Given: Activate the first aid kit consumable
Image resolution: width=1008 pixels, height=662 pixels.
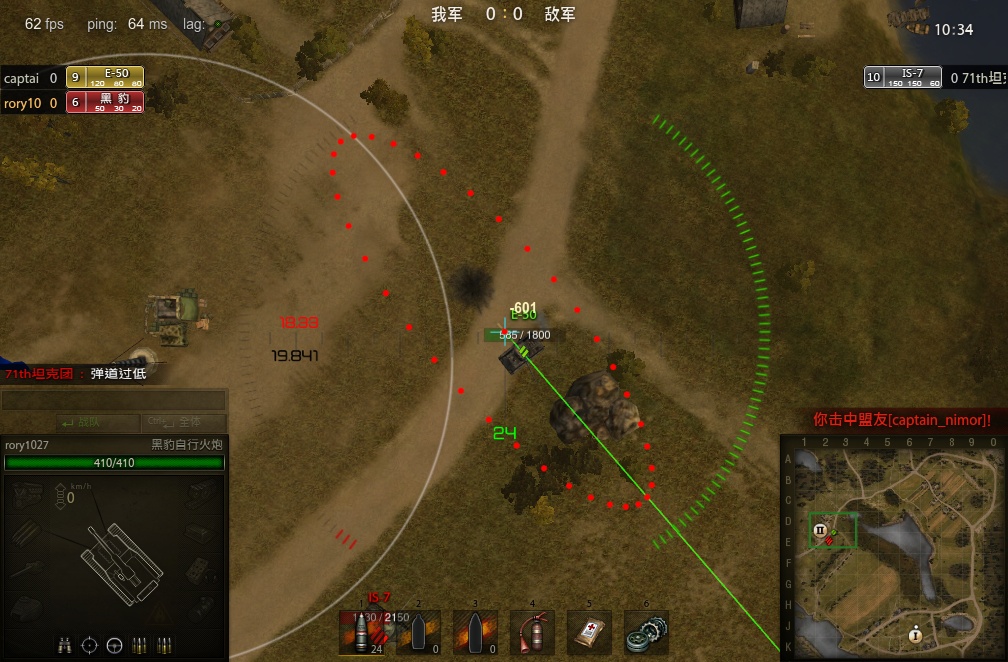Looking at the screenshot, I should [589, 634].
